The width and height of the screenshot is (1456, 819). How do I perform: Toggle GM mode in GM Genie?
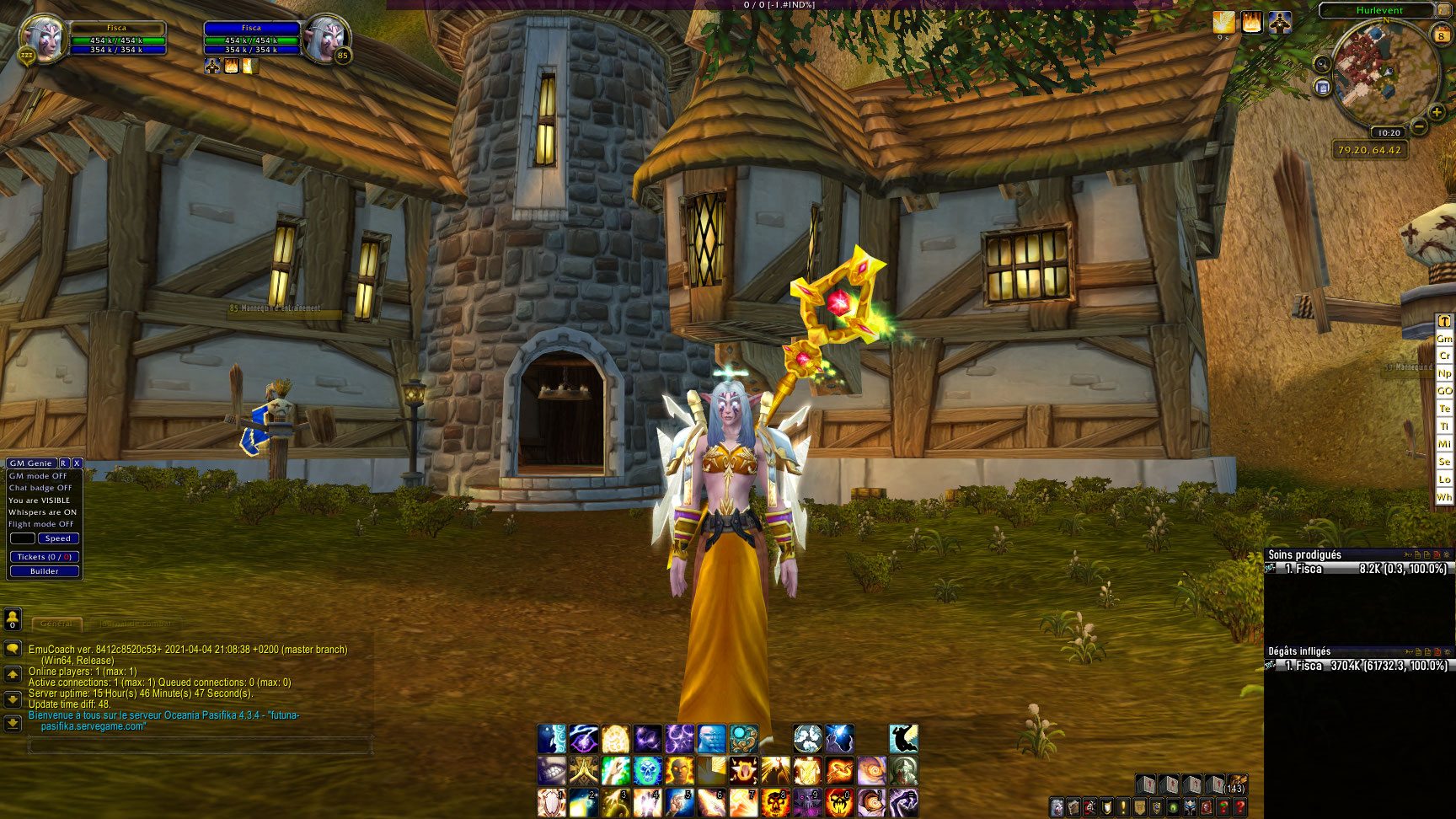(38, 476)
